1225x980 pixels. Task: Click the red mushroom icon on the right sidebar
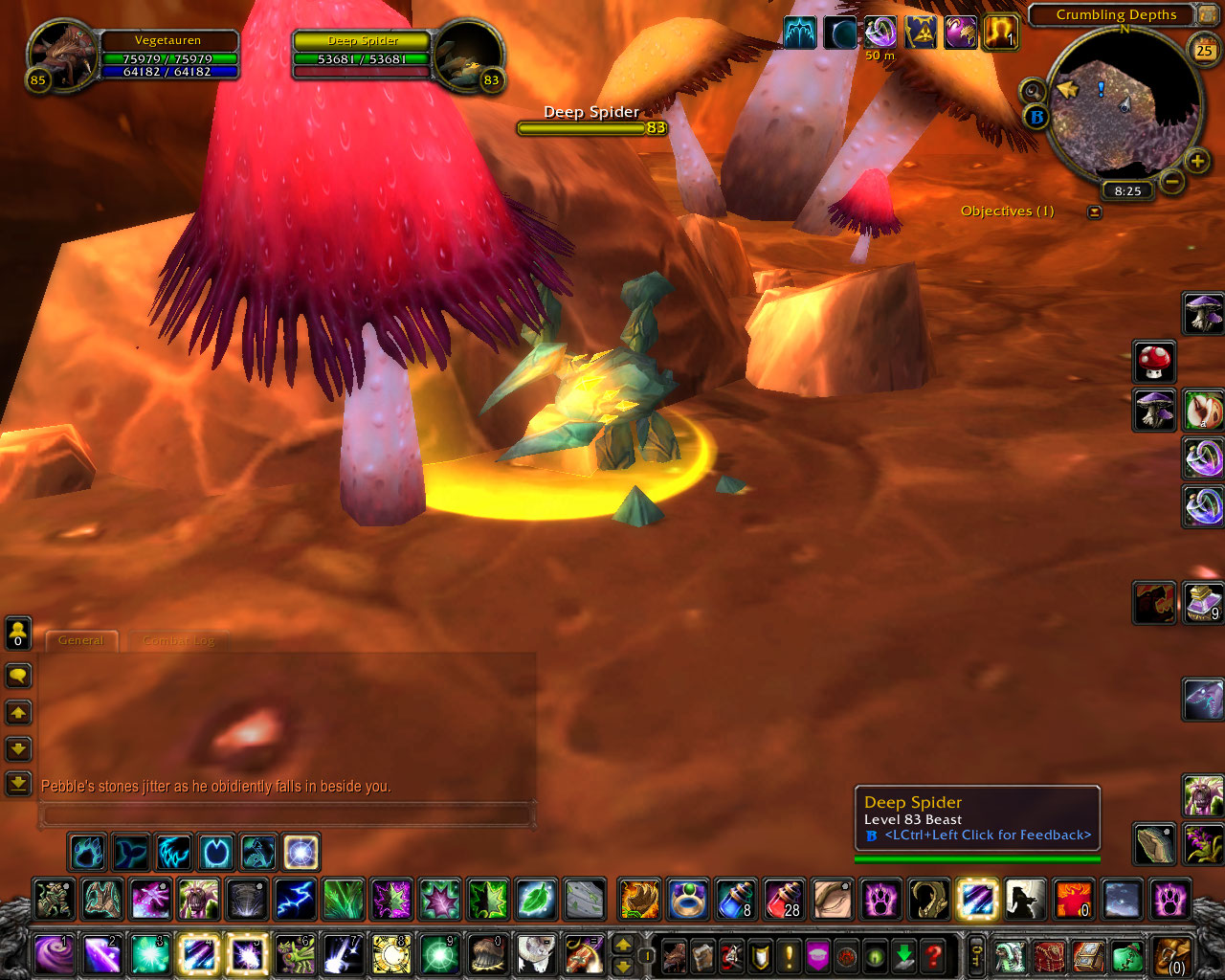[x=1154, y=362]
